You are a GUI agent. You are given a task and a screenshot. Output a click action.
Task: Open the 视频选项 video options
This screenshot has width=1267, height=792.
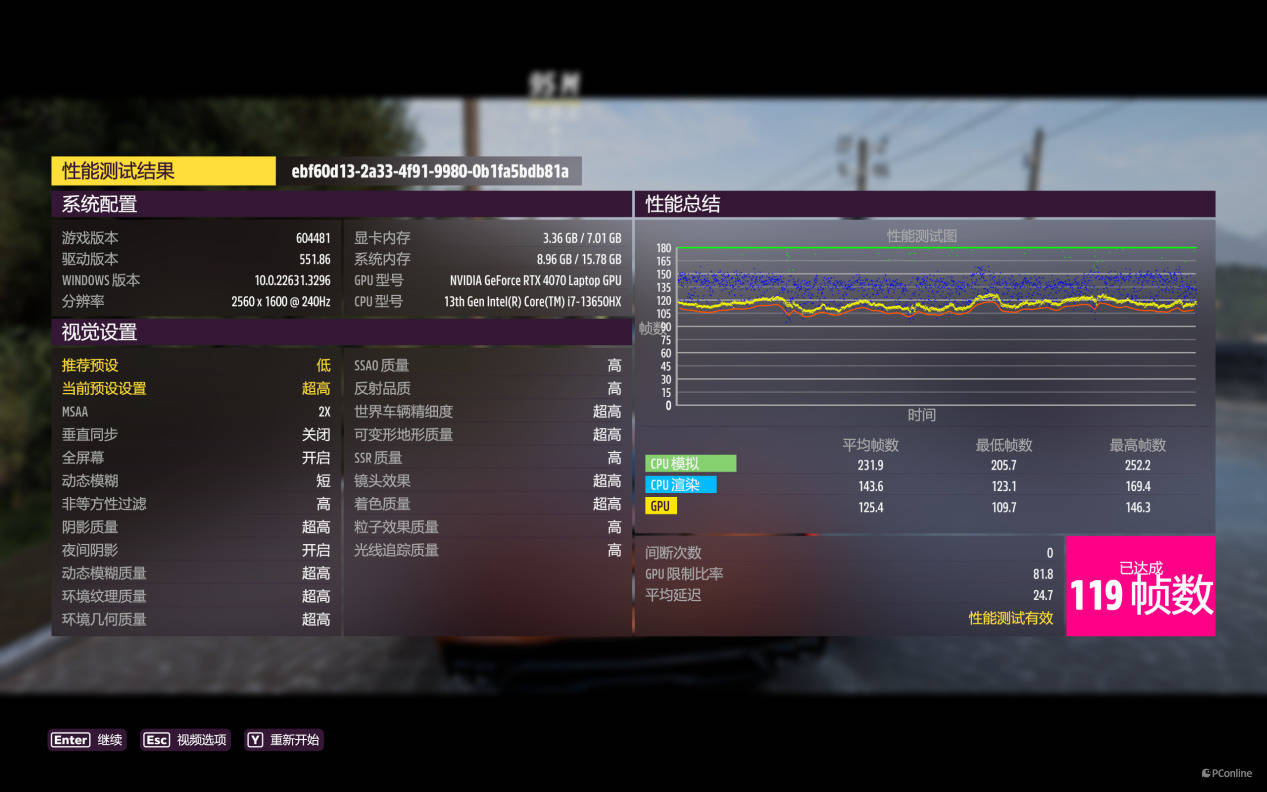pyautogui.click(x=185, y=740)
